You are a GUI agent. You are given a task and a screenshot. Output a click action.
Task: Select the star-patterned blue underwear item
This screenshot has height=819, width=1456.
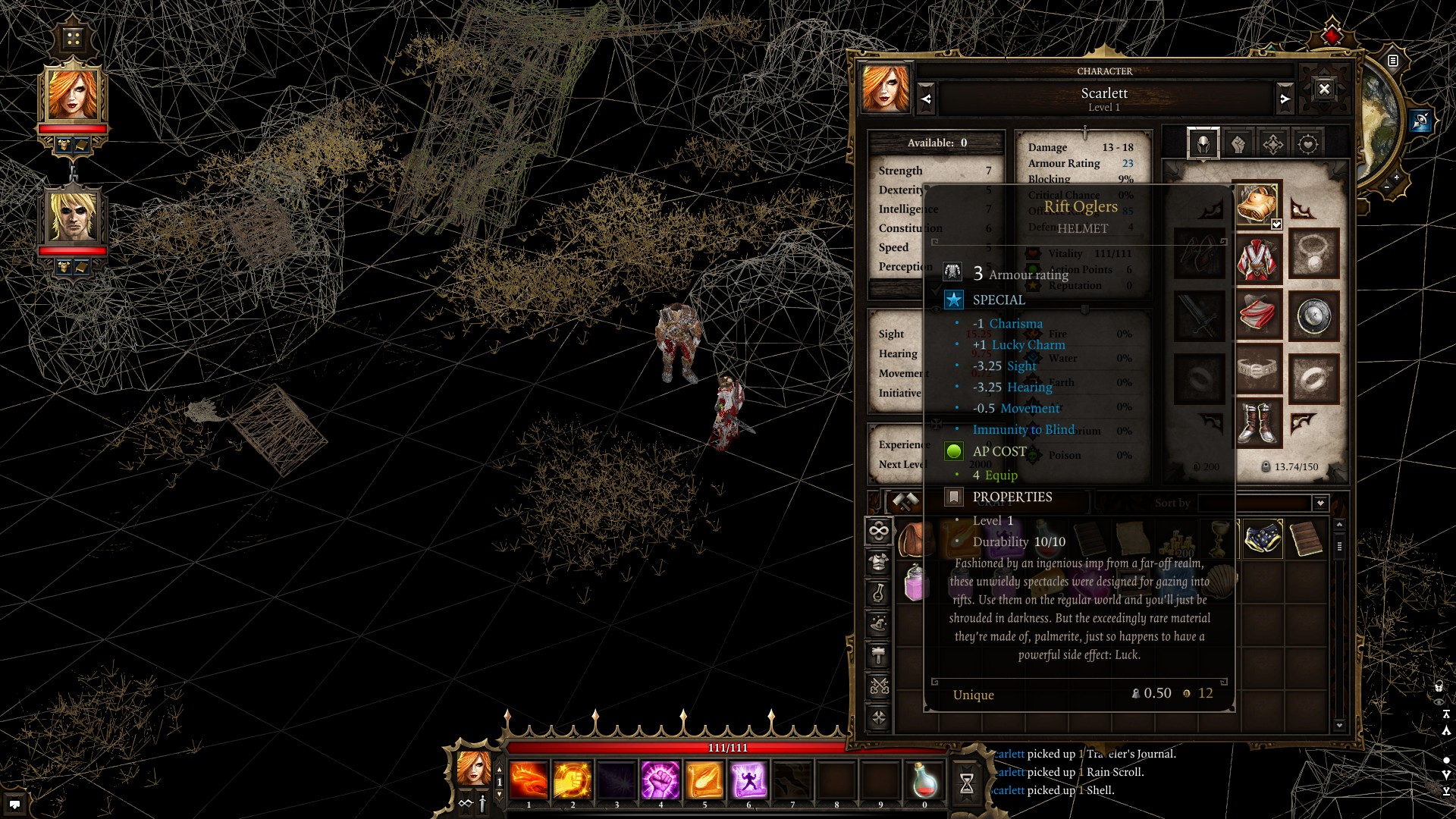tap(1263, 539)
